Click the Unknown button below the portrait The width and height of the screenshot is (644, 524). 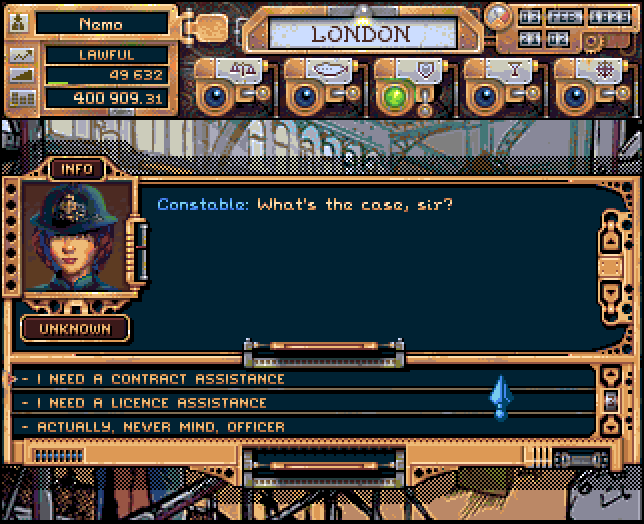click(76, 328)
